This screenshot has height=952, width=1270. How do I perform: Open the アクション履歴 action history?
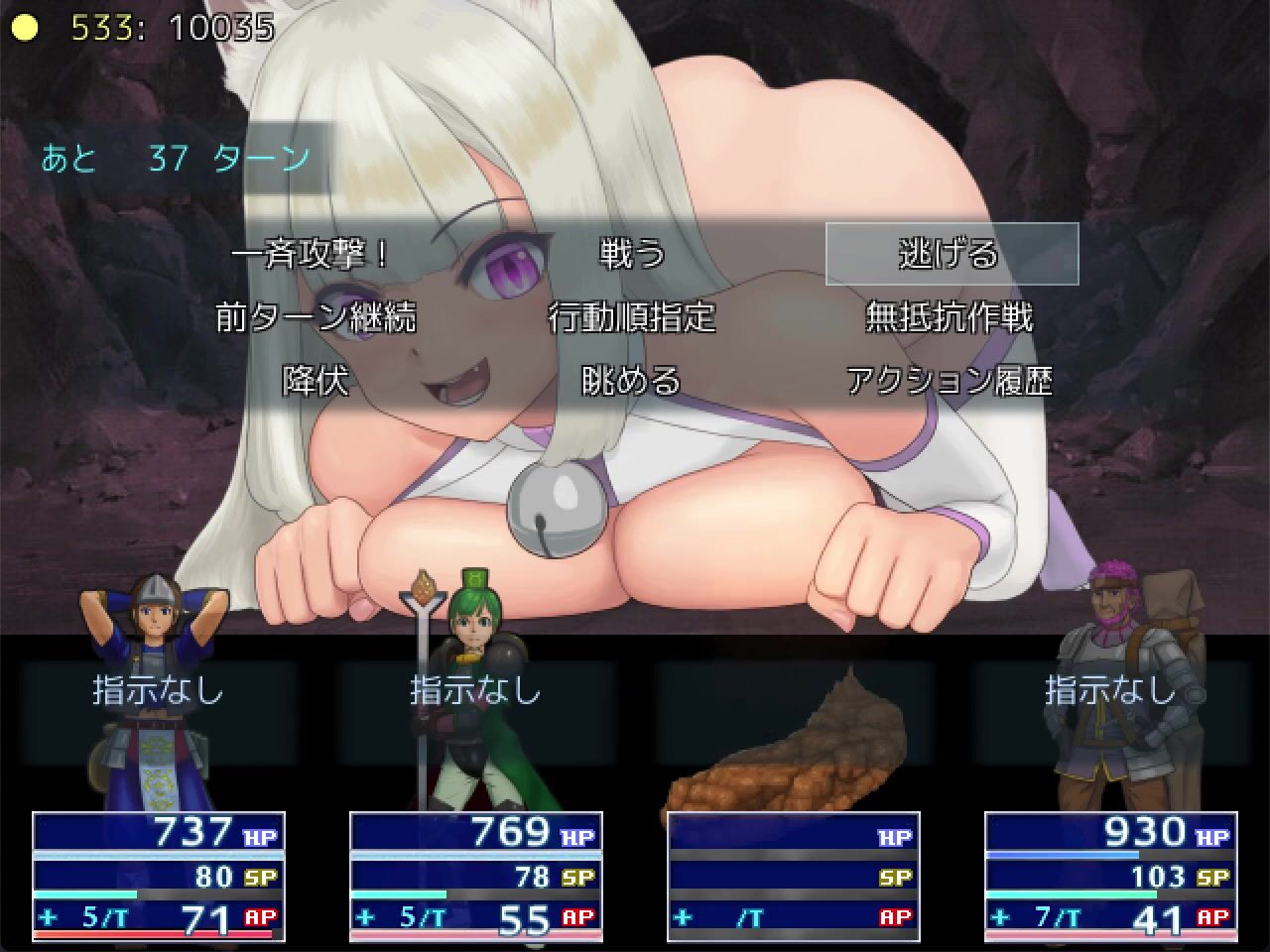click(951, 382)
